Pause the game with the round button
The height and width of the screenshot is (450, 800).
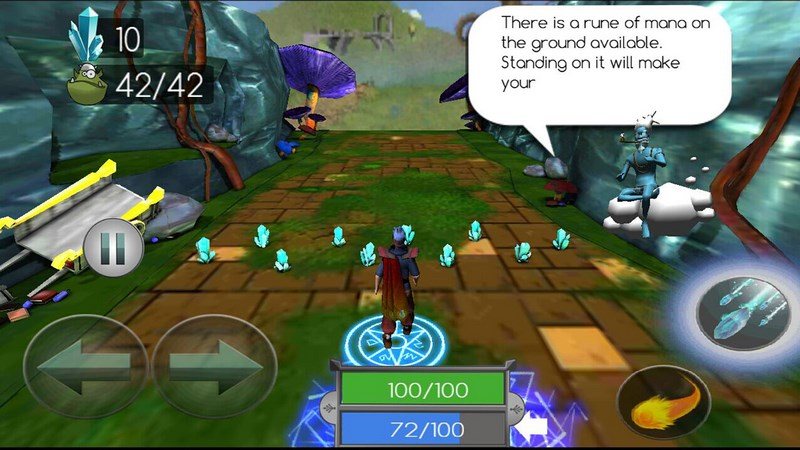(x=111, y=249)
